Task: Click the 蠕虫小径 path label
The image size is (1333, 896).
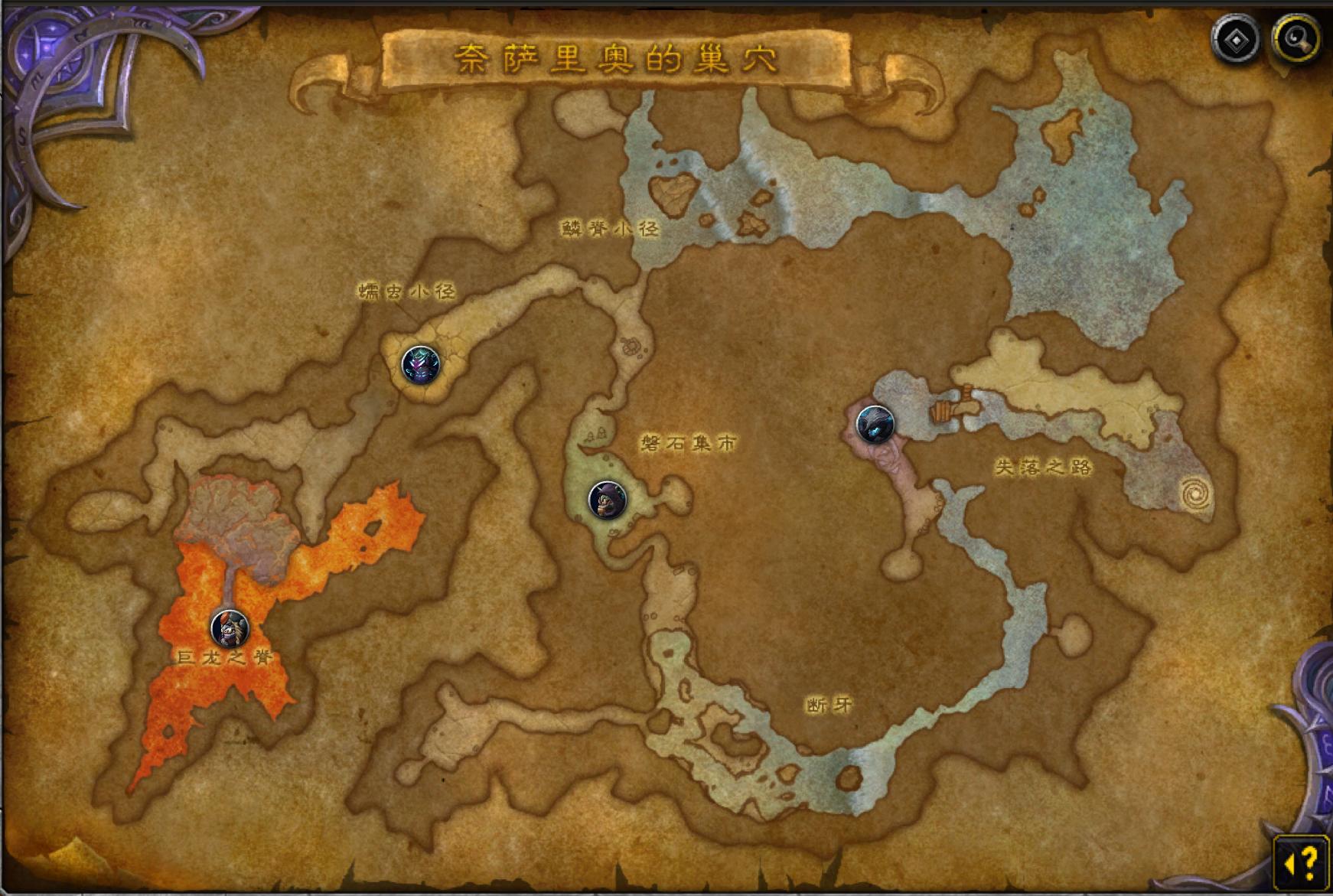Action: pyautogui.click(x=405, y=292)
